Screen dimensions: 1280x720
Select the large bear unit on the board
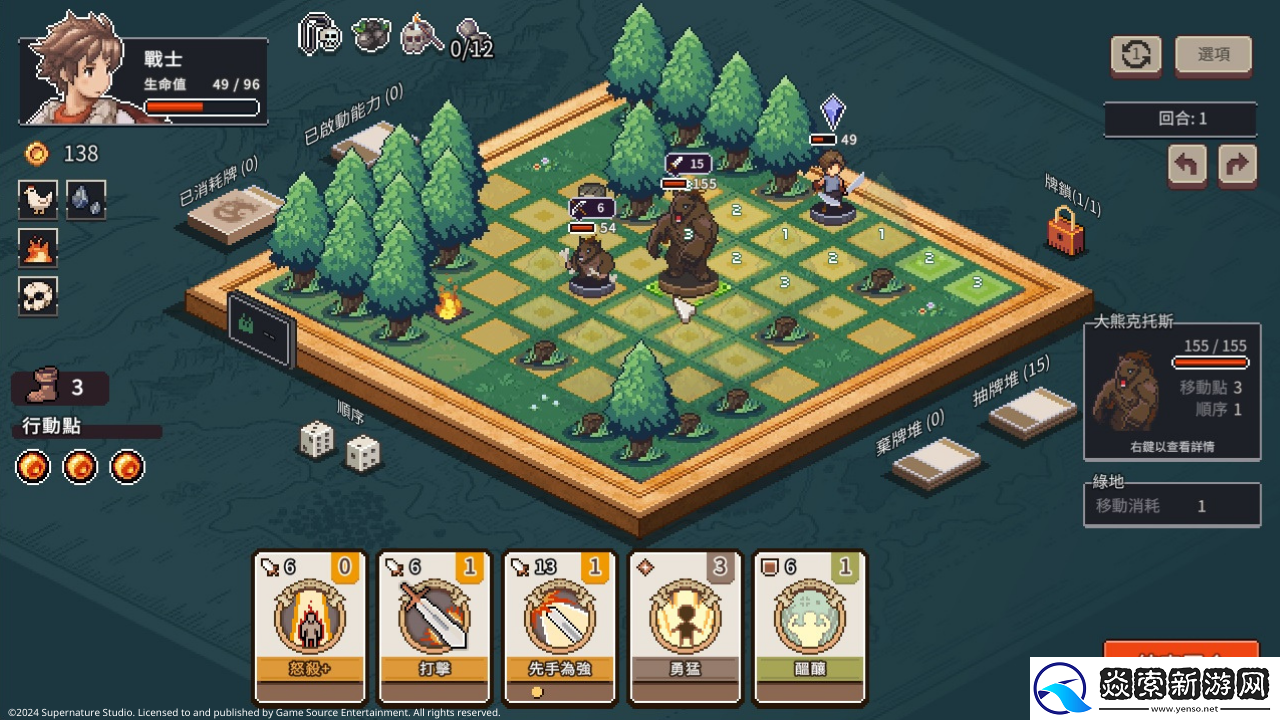point(685,240)
